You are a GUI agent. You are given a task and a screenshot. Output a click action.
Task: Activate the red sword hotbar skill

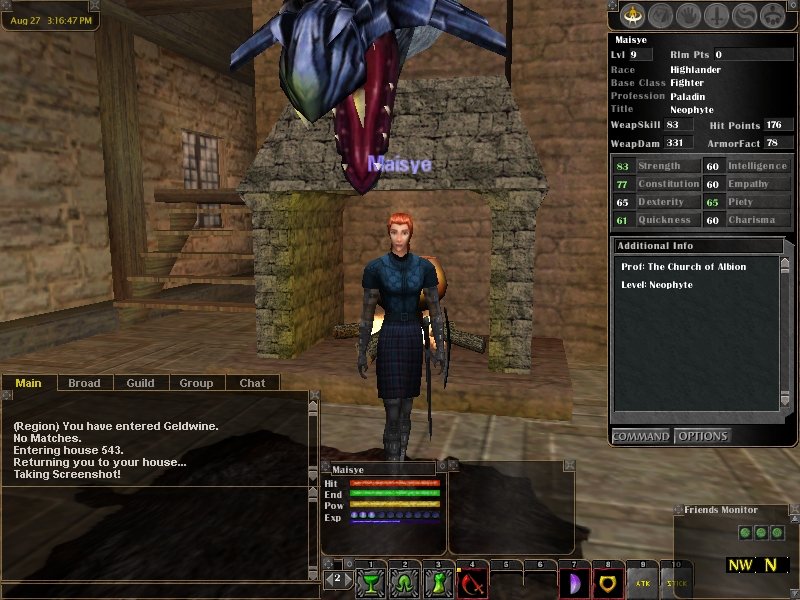point(473,580)
